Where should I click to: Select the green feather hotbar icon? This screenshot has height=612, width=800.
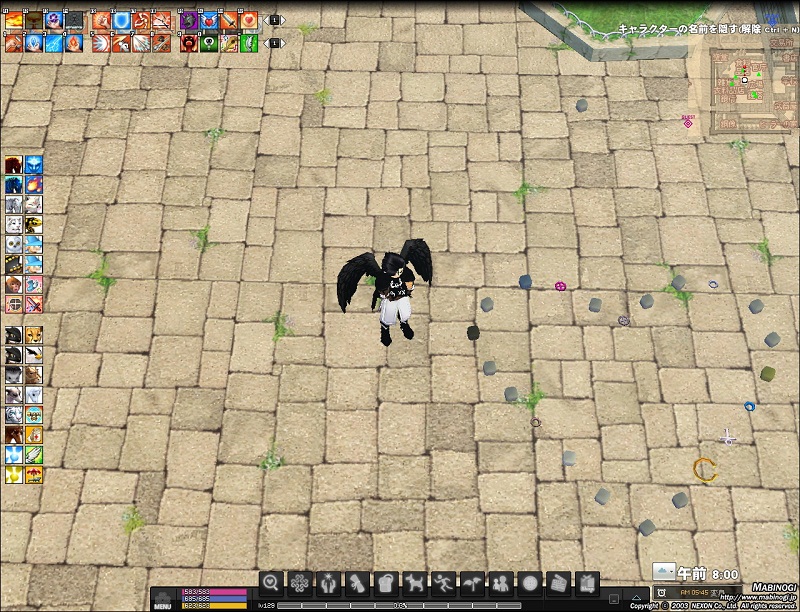click(x=248, y=43)
